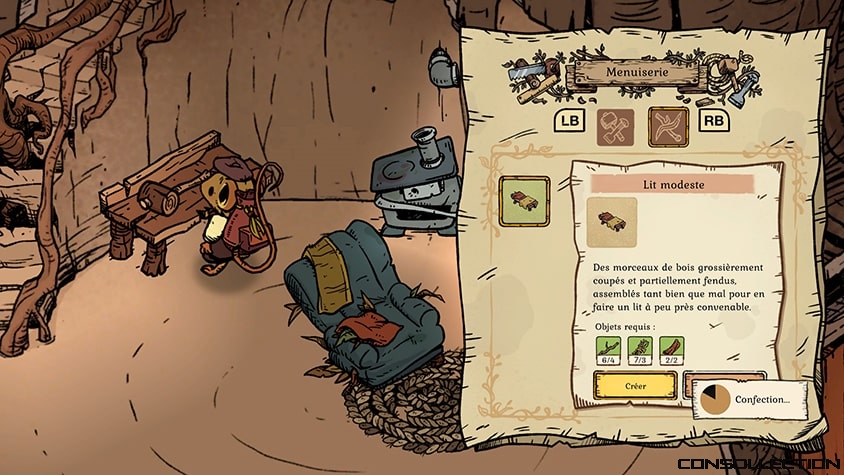844x475 pixels.
Task: Click the Lit modeste preview image
Action: 613,222
